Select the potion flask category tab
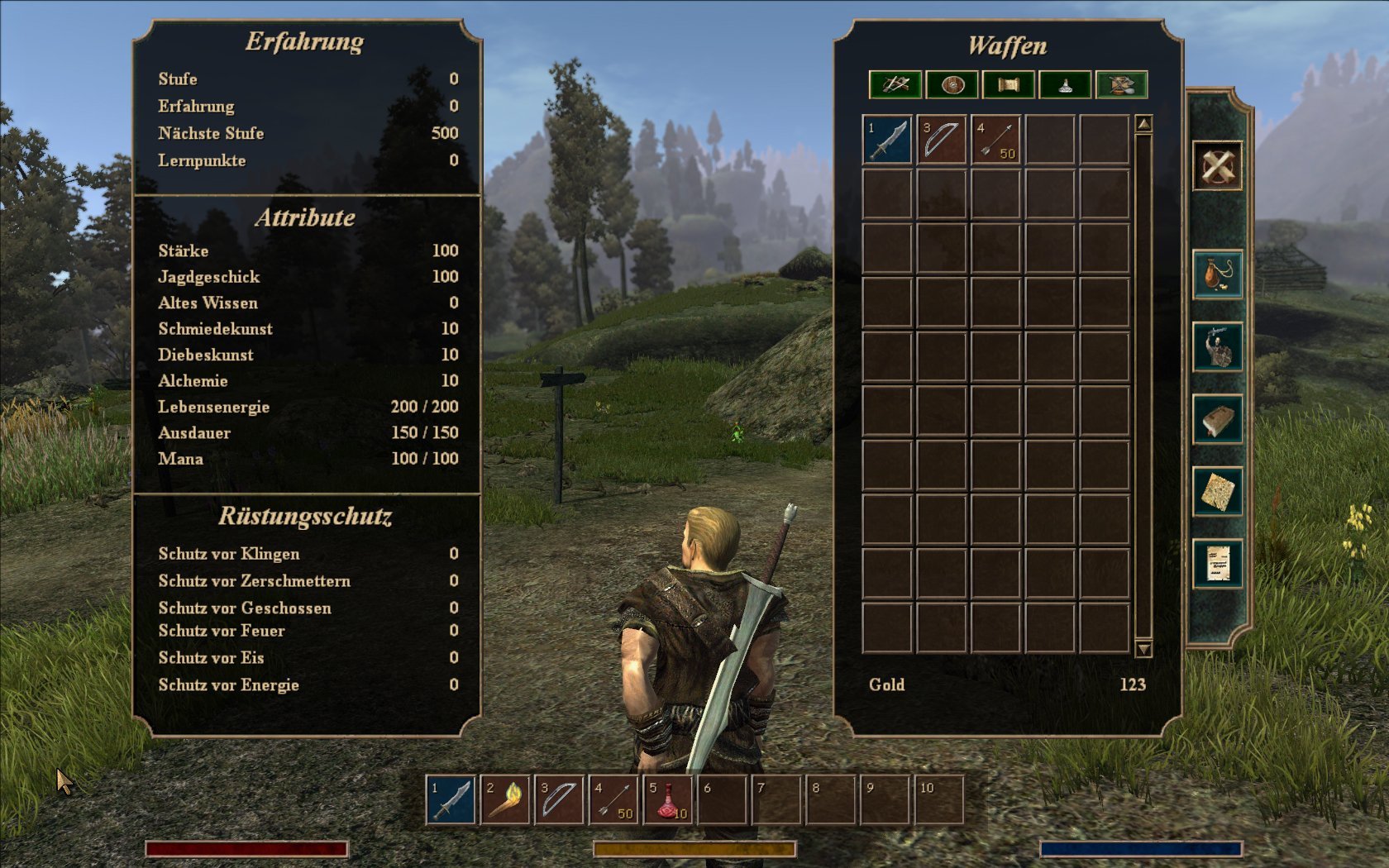 (x=1065, y=84)
